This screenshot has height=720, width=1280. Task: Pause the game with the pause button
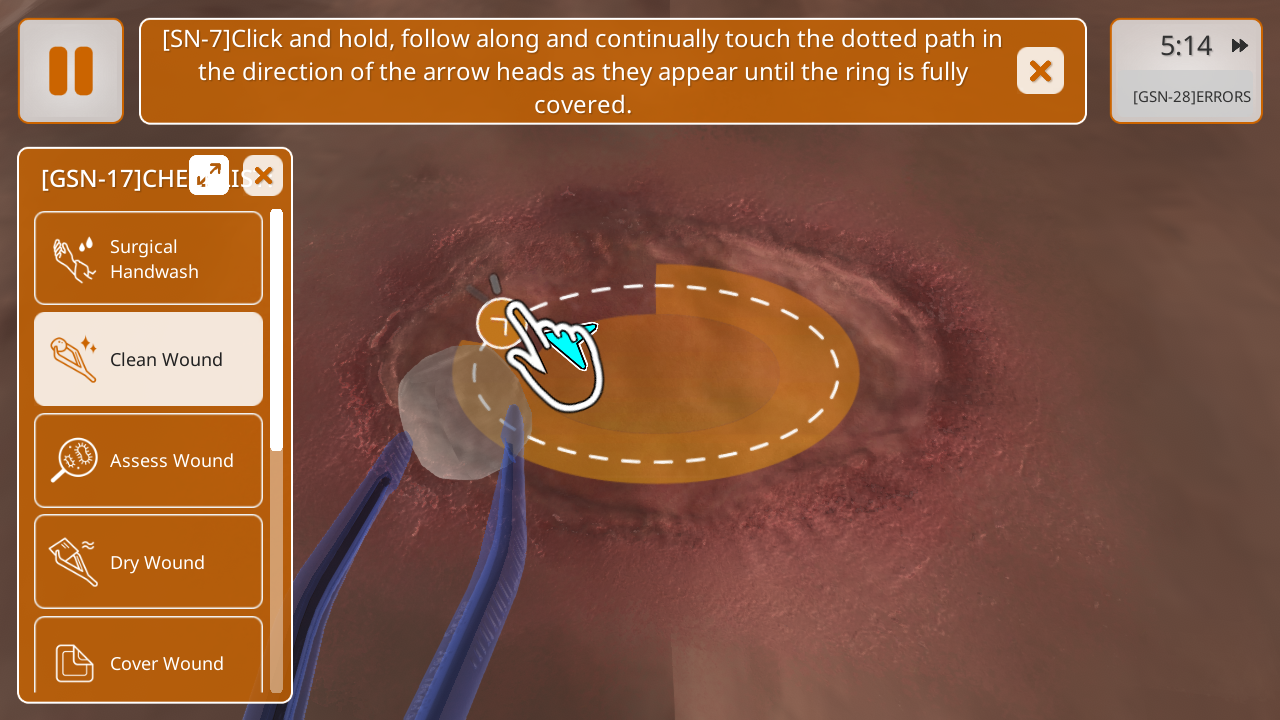click(x=71, y=71)
